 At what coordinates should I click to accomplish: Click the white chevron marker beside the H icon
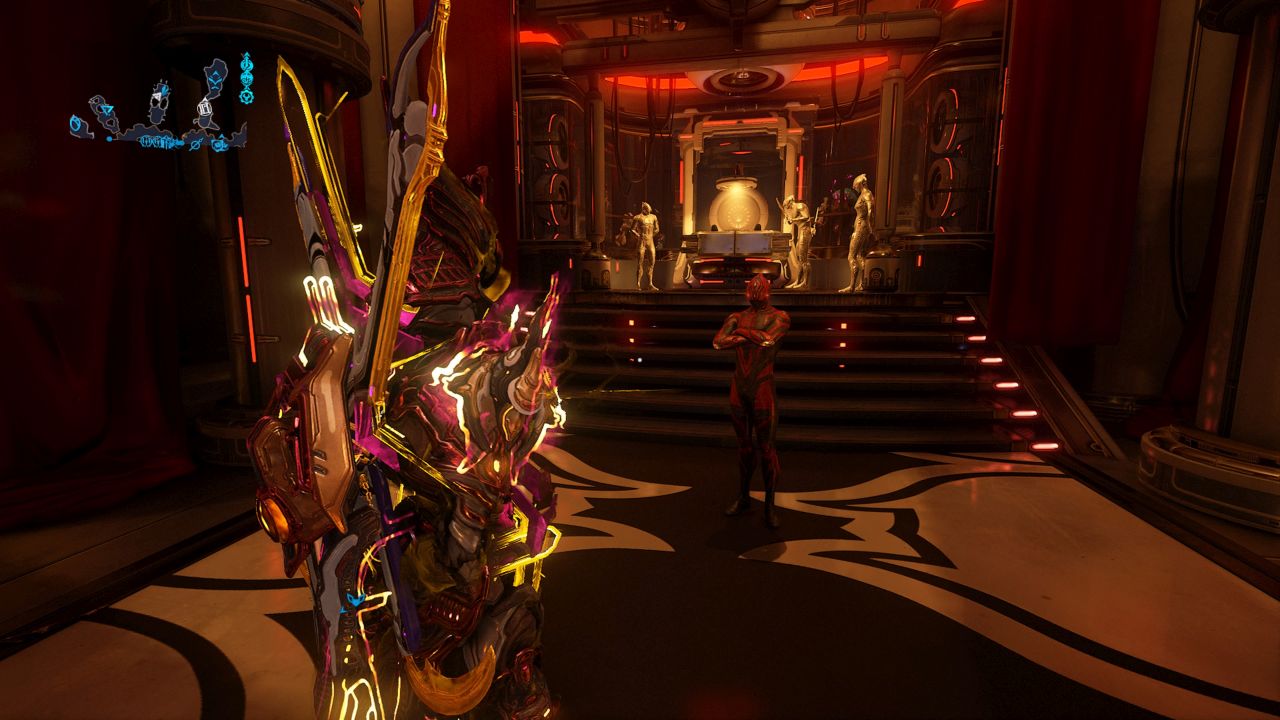click(x=205, y=99)
